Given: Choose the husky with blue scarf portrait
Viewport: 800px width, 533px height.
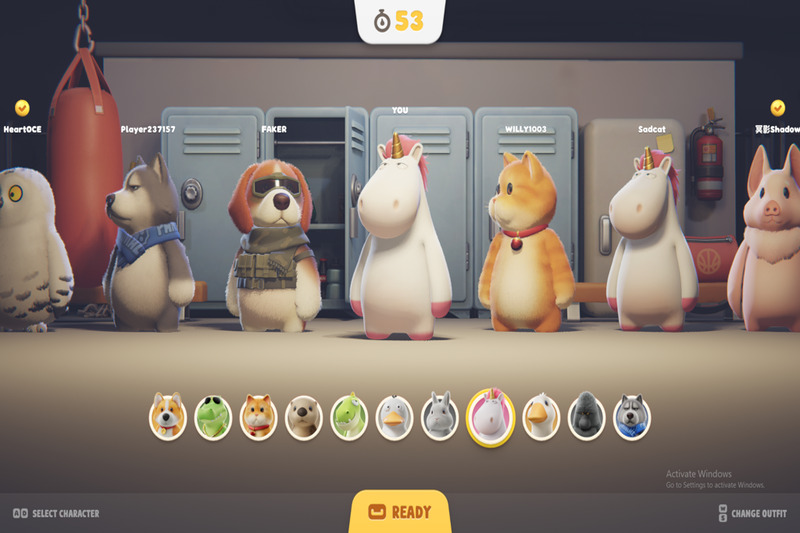Looking at the screenshot, I should pos(631,416).
